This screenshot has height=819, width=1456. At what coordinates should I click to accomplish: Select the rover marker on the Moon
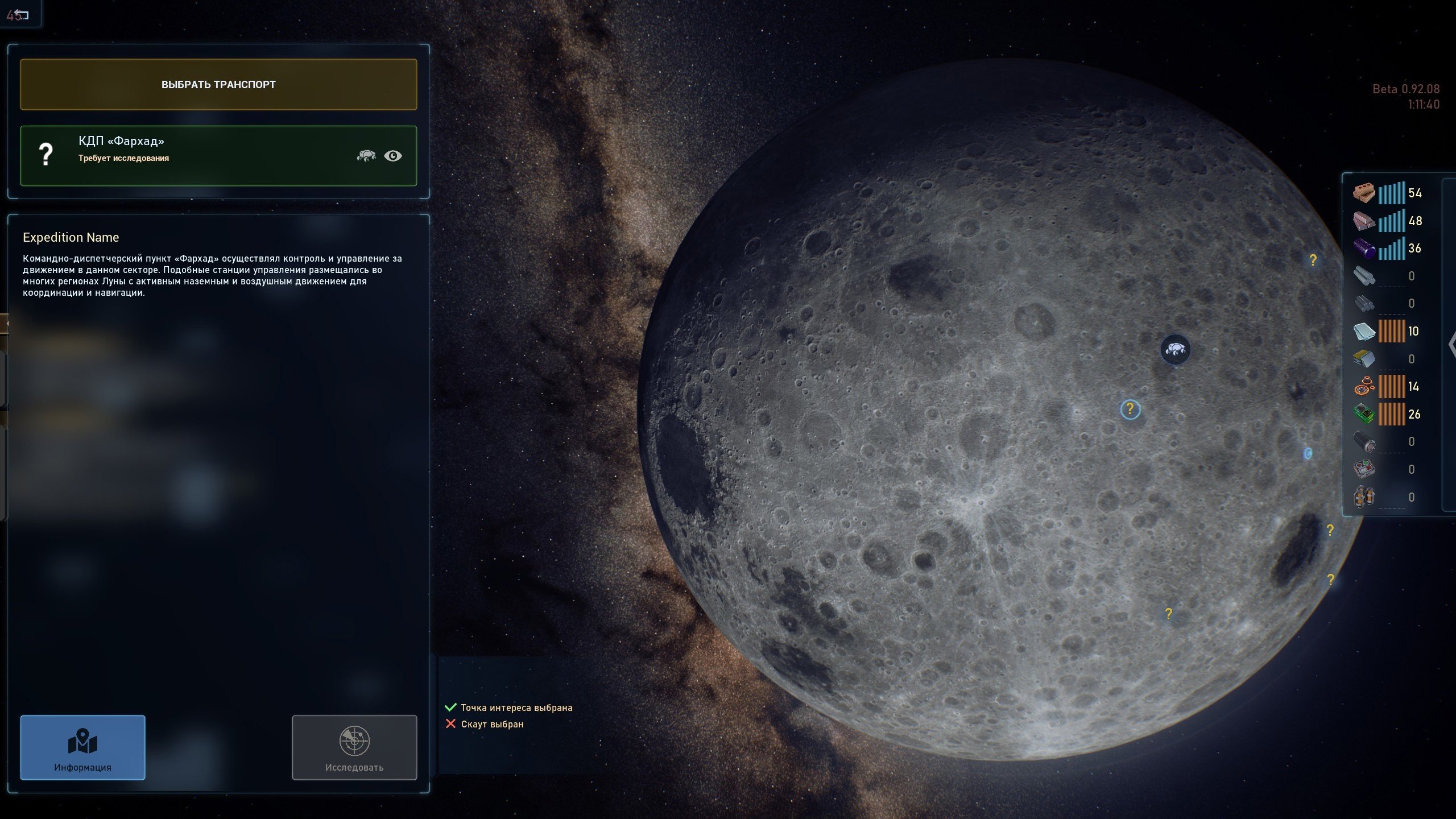(x=1175, y=349)
